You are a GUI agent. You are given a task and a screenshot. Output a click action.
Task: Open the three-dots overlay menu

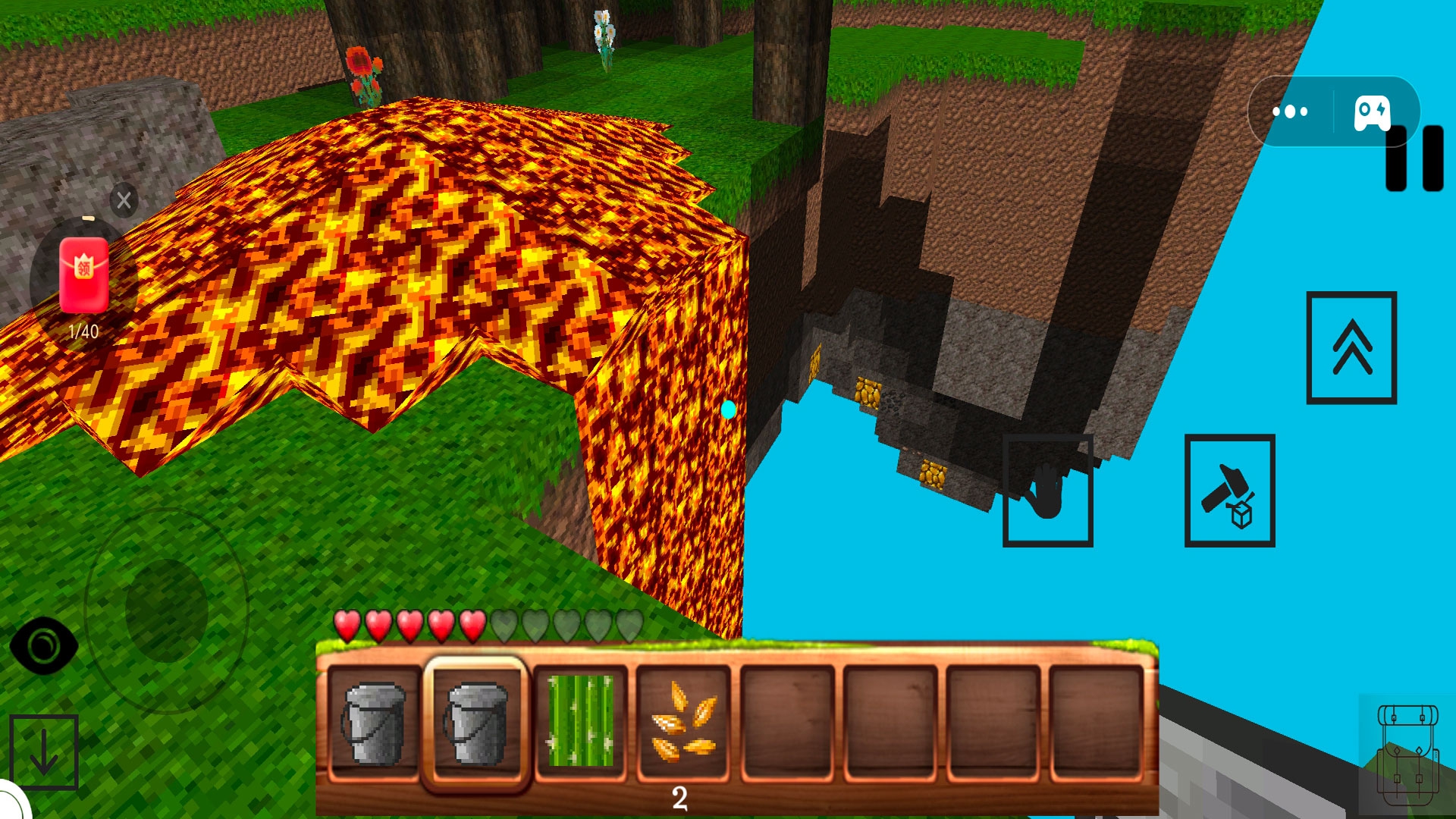click(1290, 111)
